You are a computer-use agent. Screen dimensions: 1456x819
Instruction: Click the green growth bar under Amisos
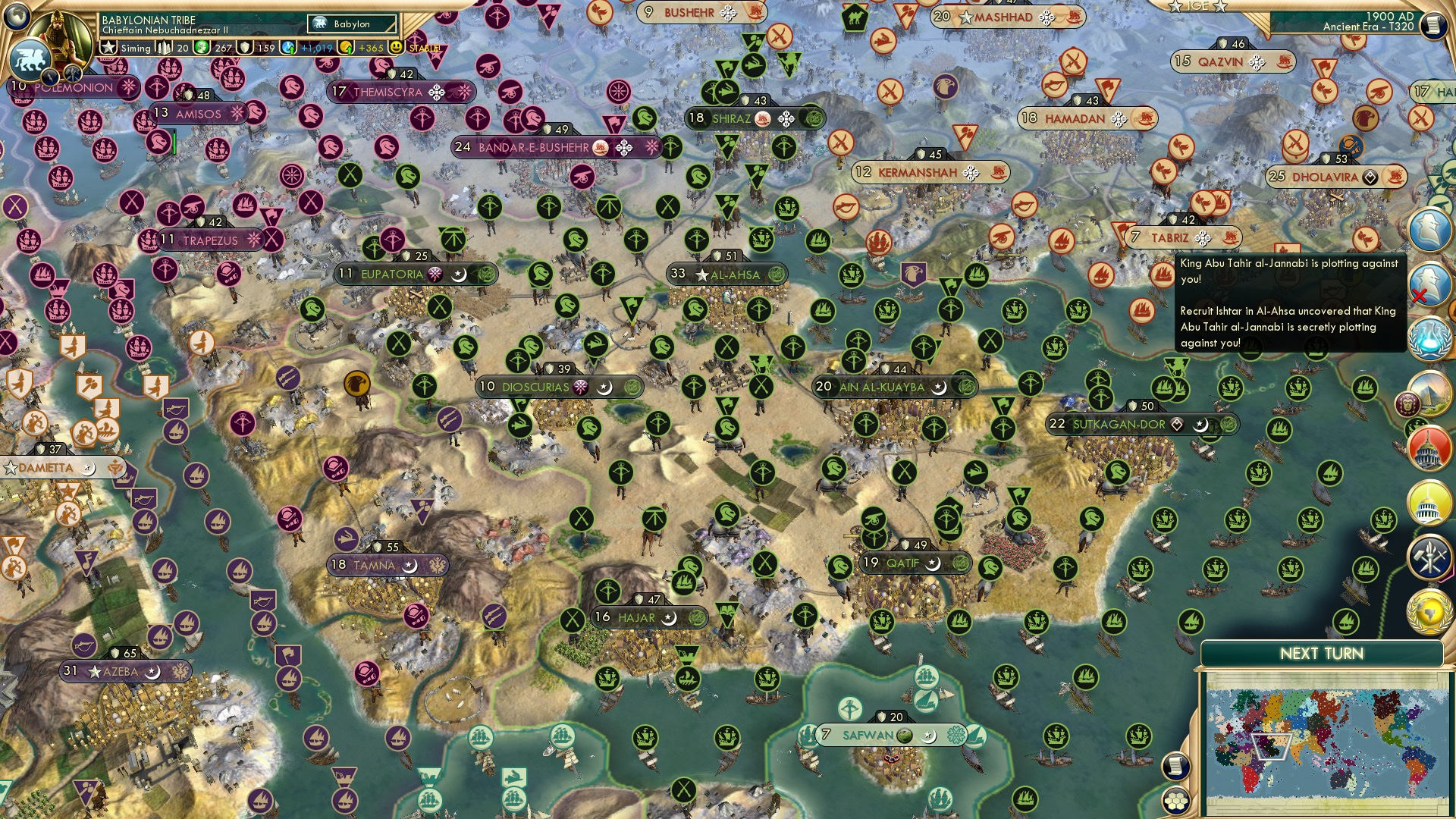[174, 143]
